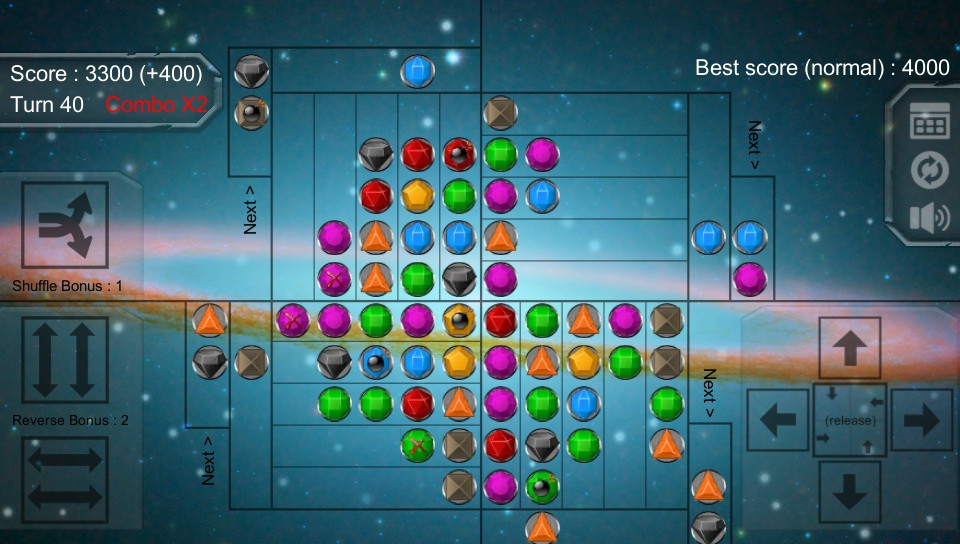Click the down arrow direction button
Image resolution: width=960 pixels, height=544 pixels.
[x=850, y=492]
